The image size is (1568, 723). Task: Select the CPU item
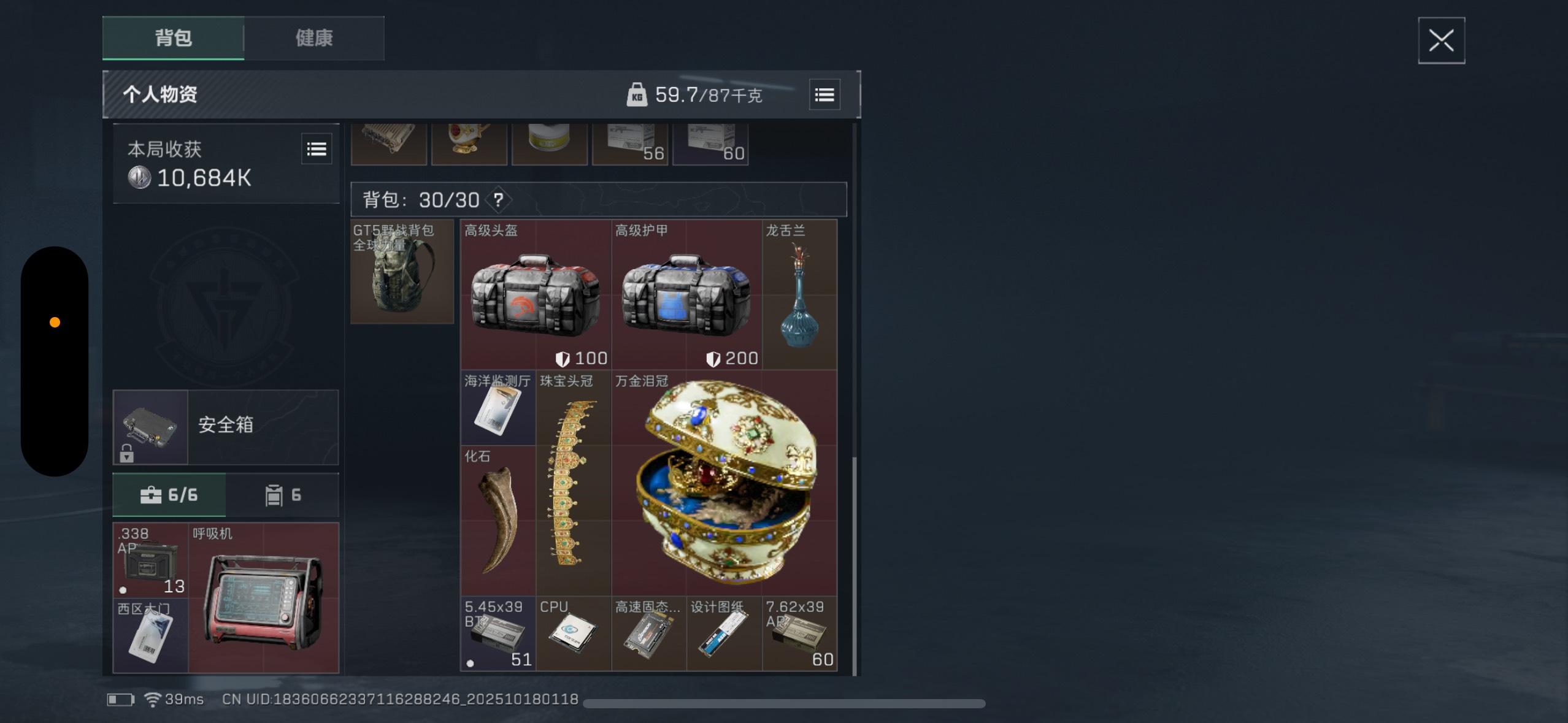pyautogui.click(x=573, y=633)
